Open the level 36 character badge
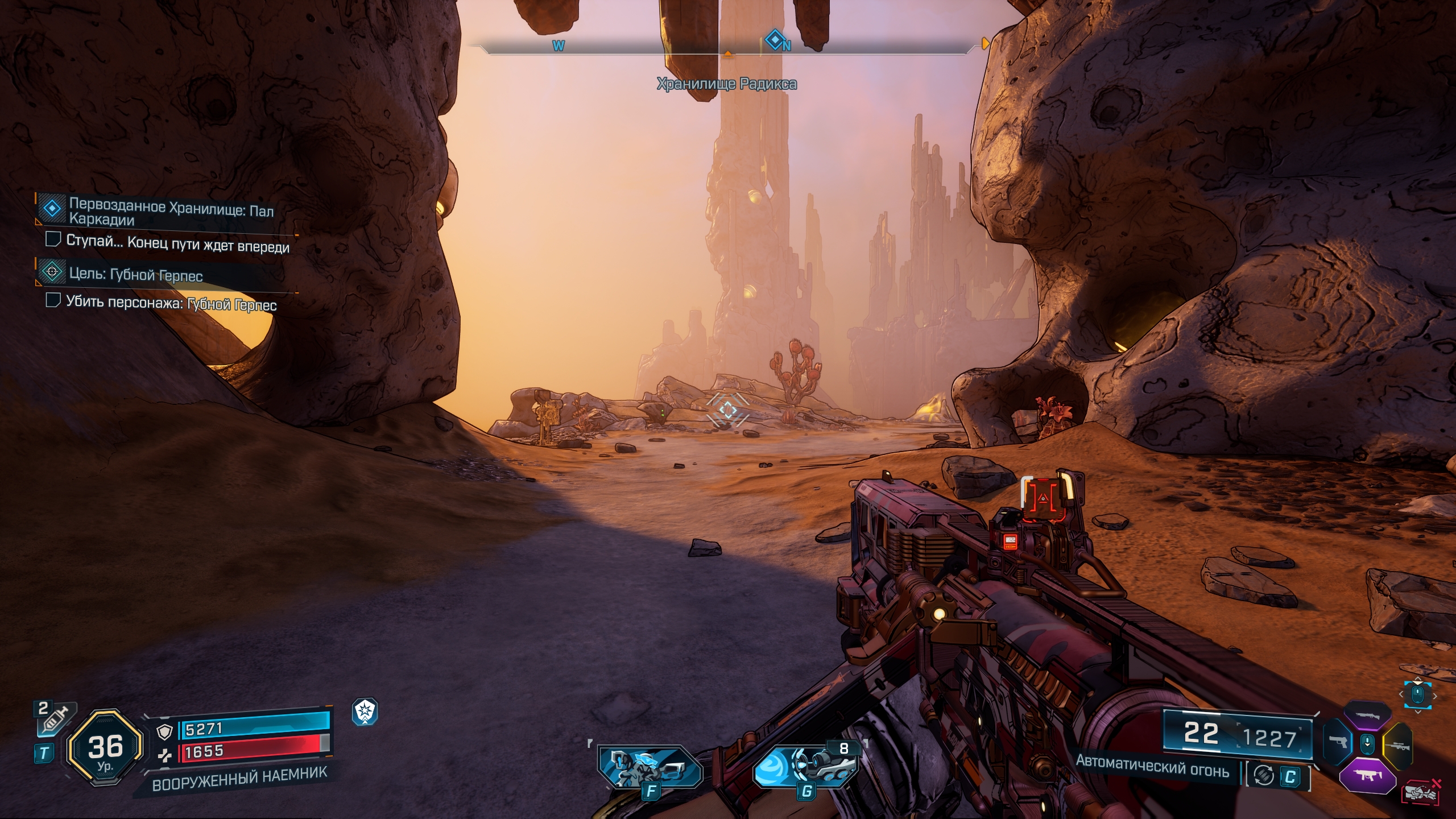This screenshot has height=819, width=1456. tap(105, 748)
